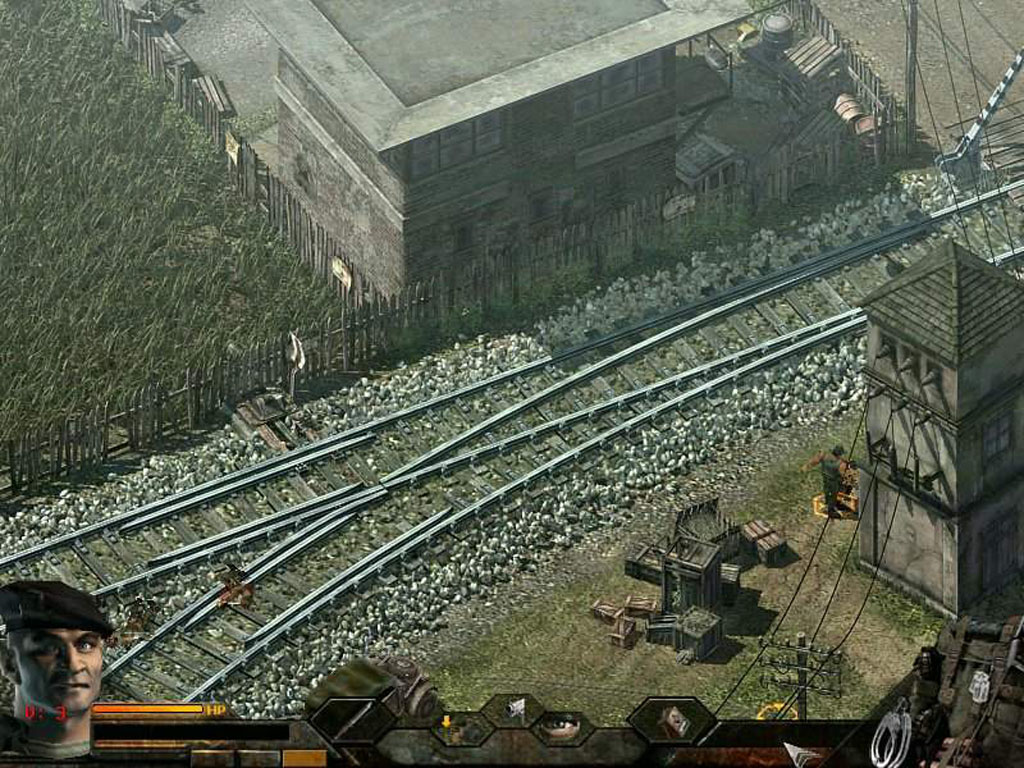The width and height of the screenshot is (1024, 768).
Task: Click the yellow arrow hexagon button
Action: tap(447, 726)
